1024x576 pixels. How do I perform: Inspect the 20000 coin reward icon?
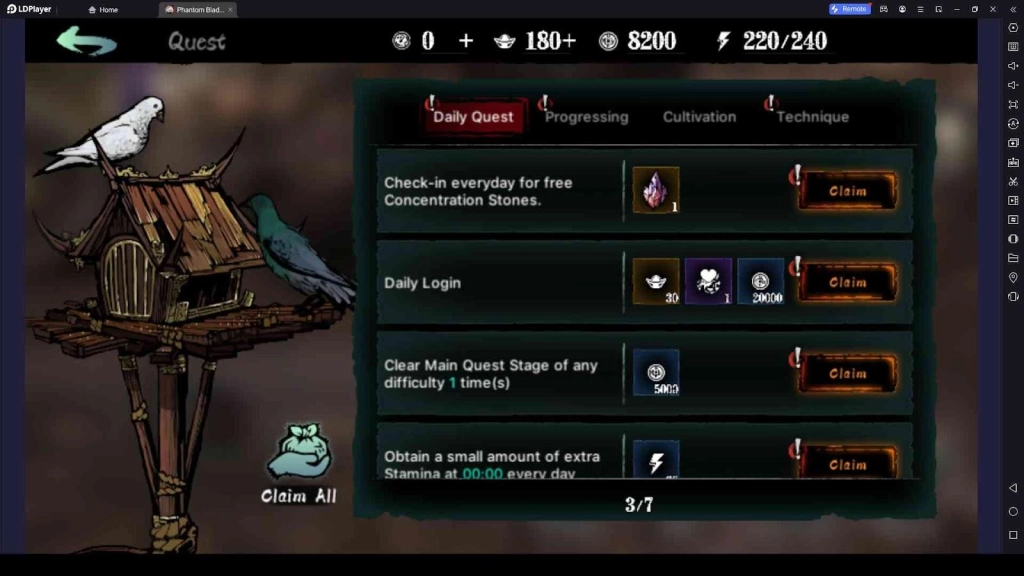click(761, 282)
